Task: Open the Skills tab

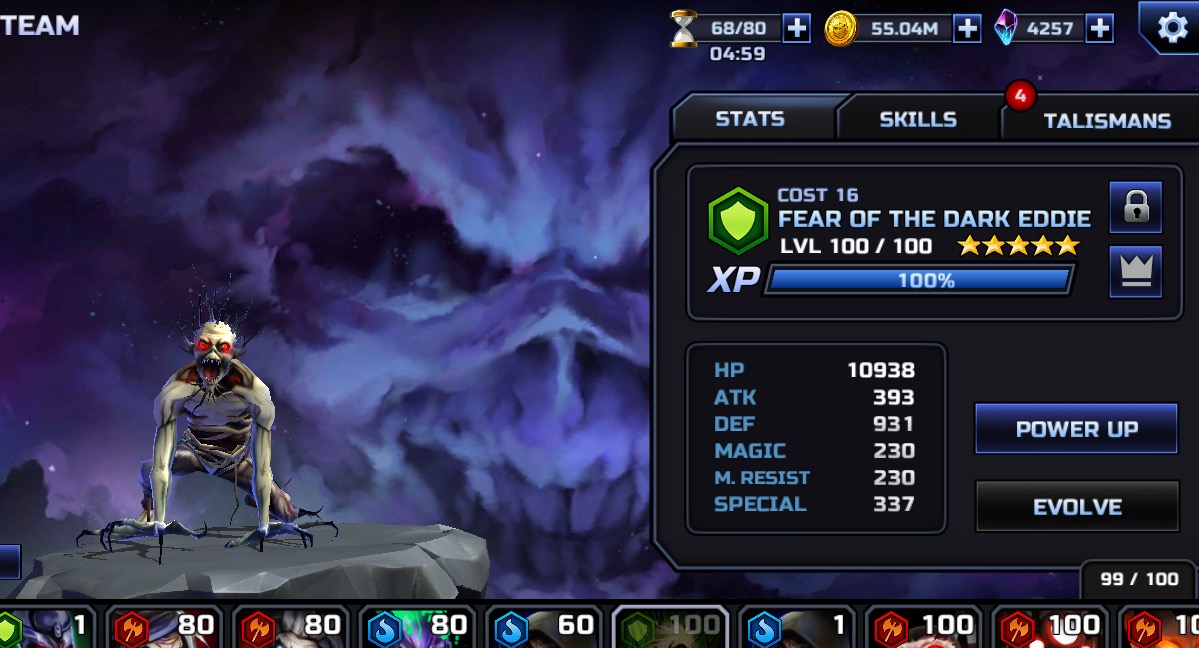Action: pos(918,119)
